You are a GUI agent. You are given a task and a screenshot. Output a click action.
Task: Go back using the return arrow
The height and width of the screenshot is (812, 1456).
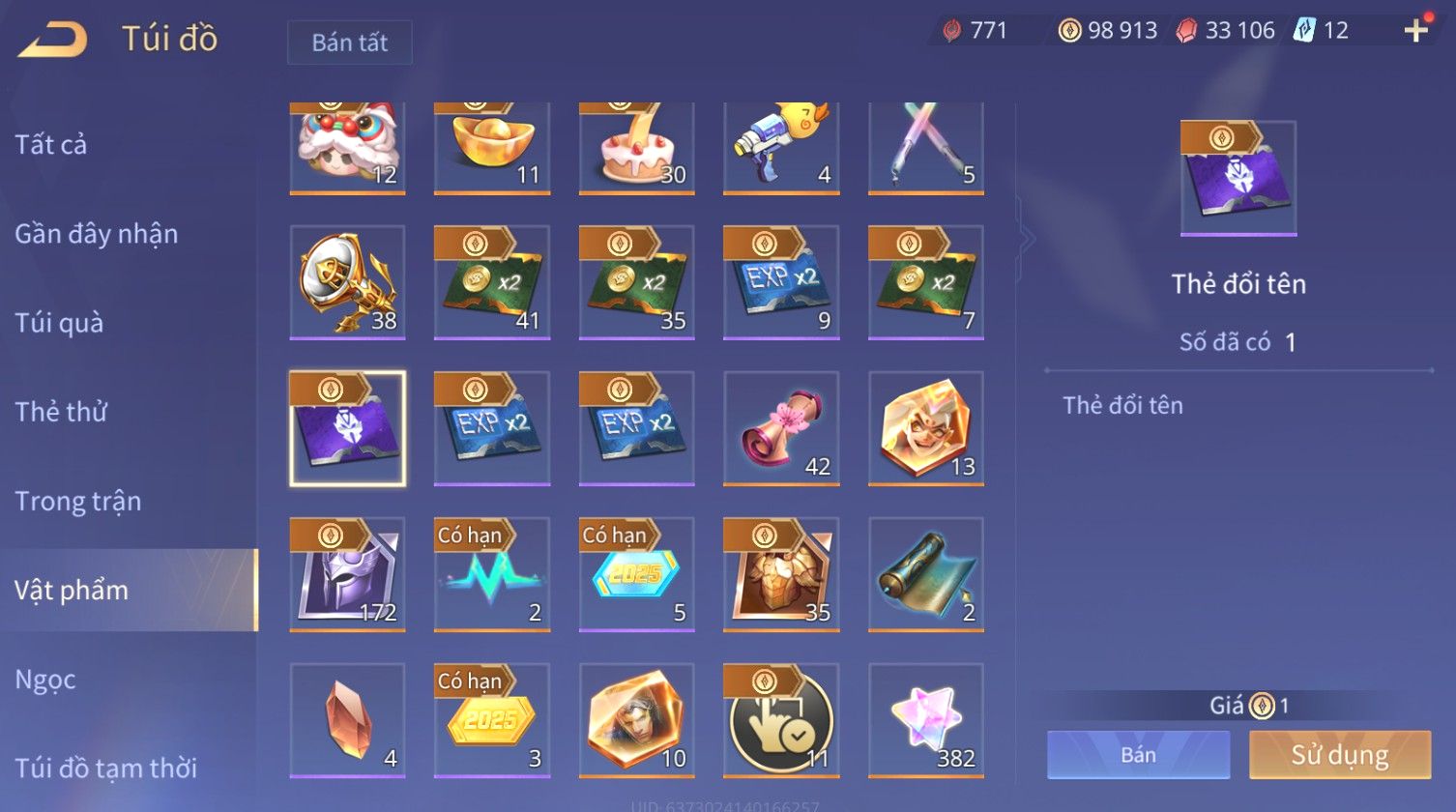click(53, 40)
